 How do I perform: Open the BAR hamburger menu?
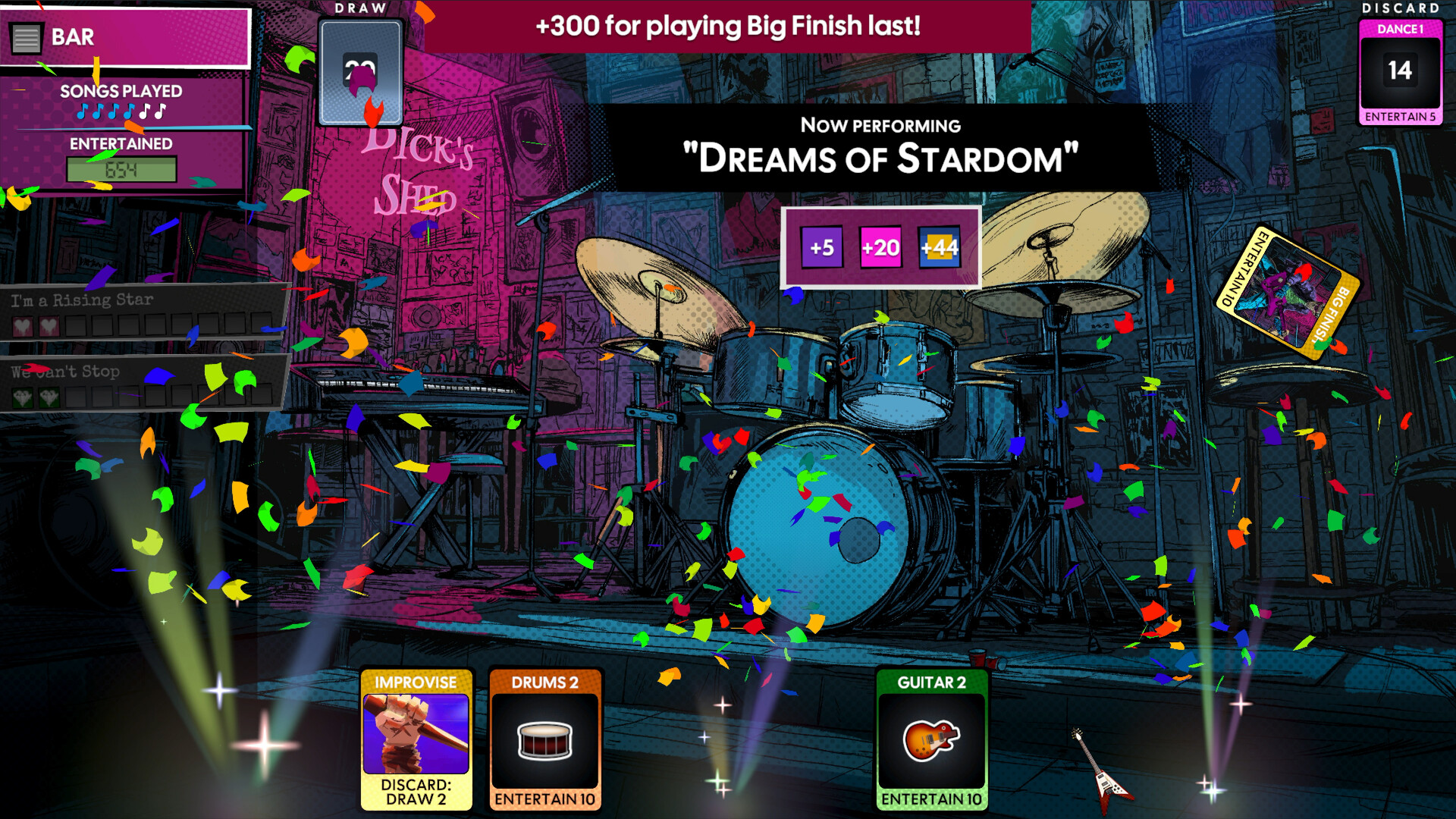point(25,37)
